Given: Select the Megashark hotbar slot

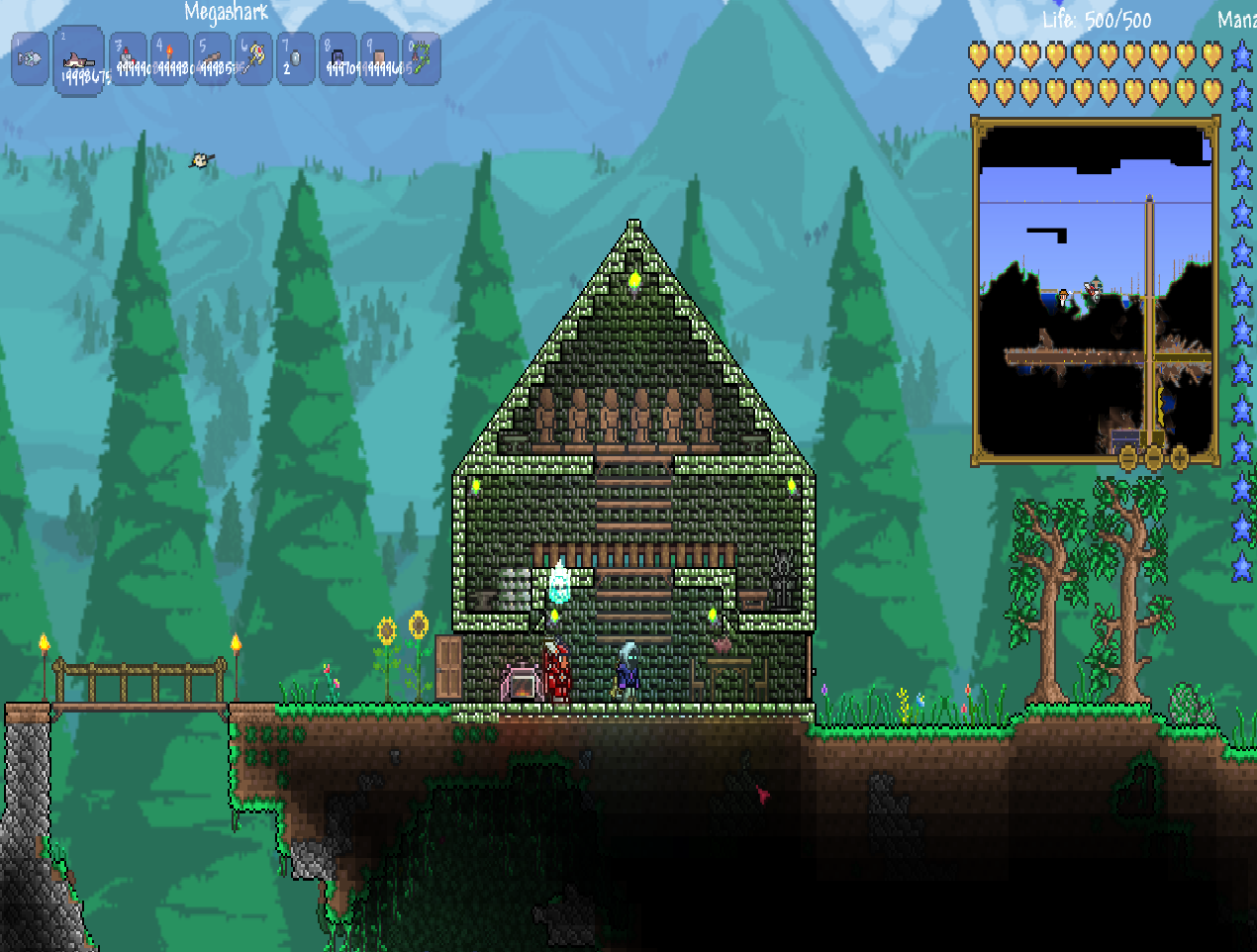Looking at the screenshot, I should pos(78,60).
